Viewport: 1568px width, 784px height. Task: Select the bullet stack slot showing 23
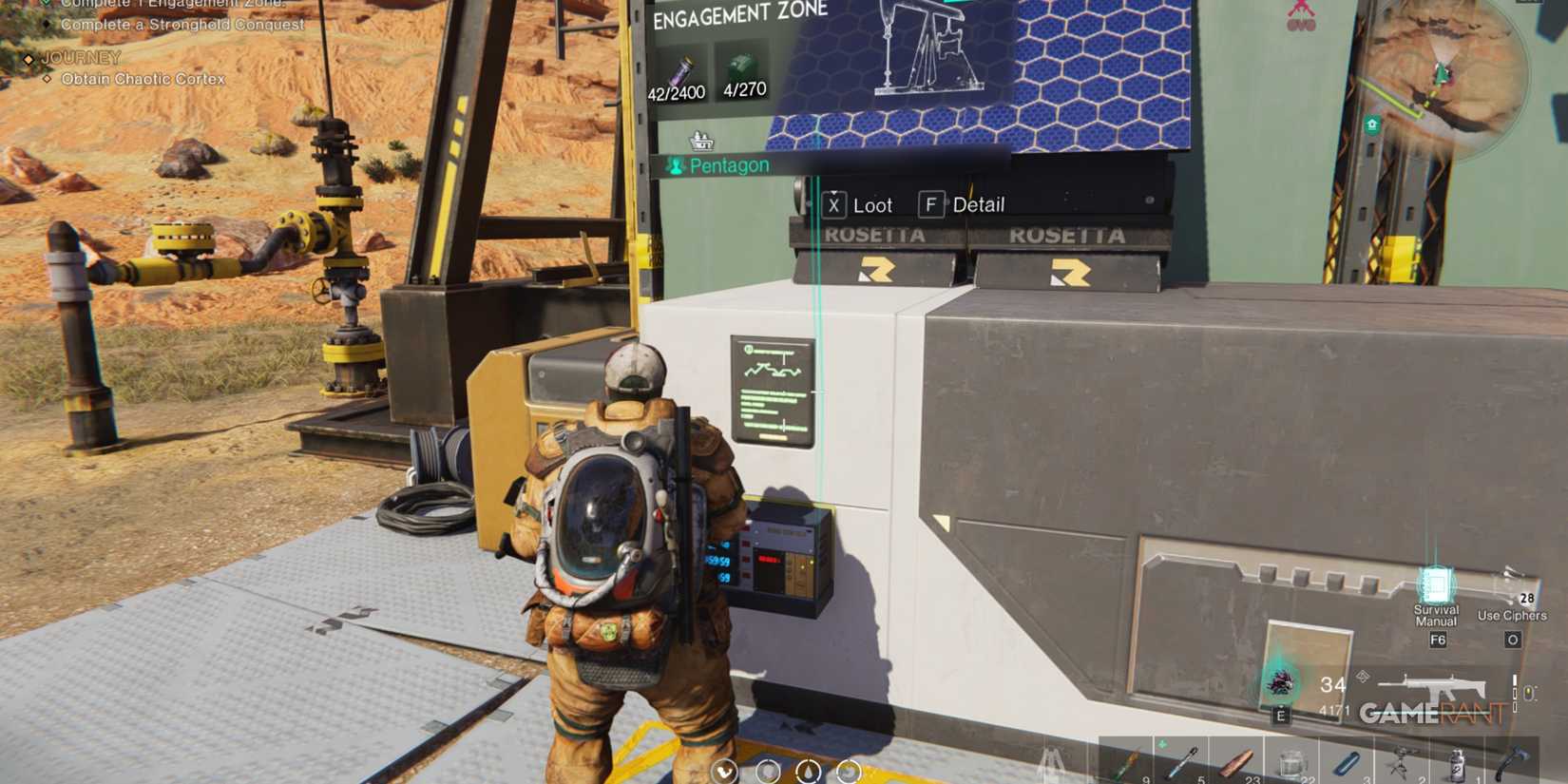[1235, 760]
